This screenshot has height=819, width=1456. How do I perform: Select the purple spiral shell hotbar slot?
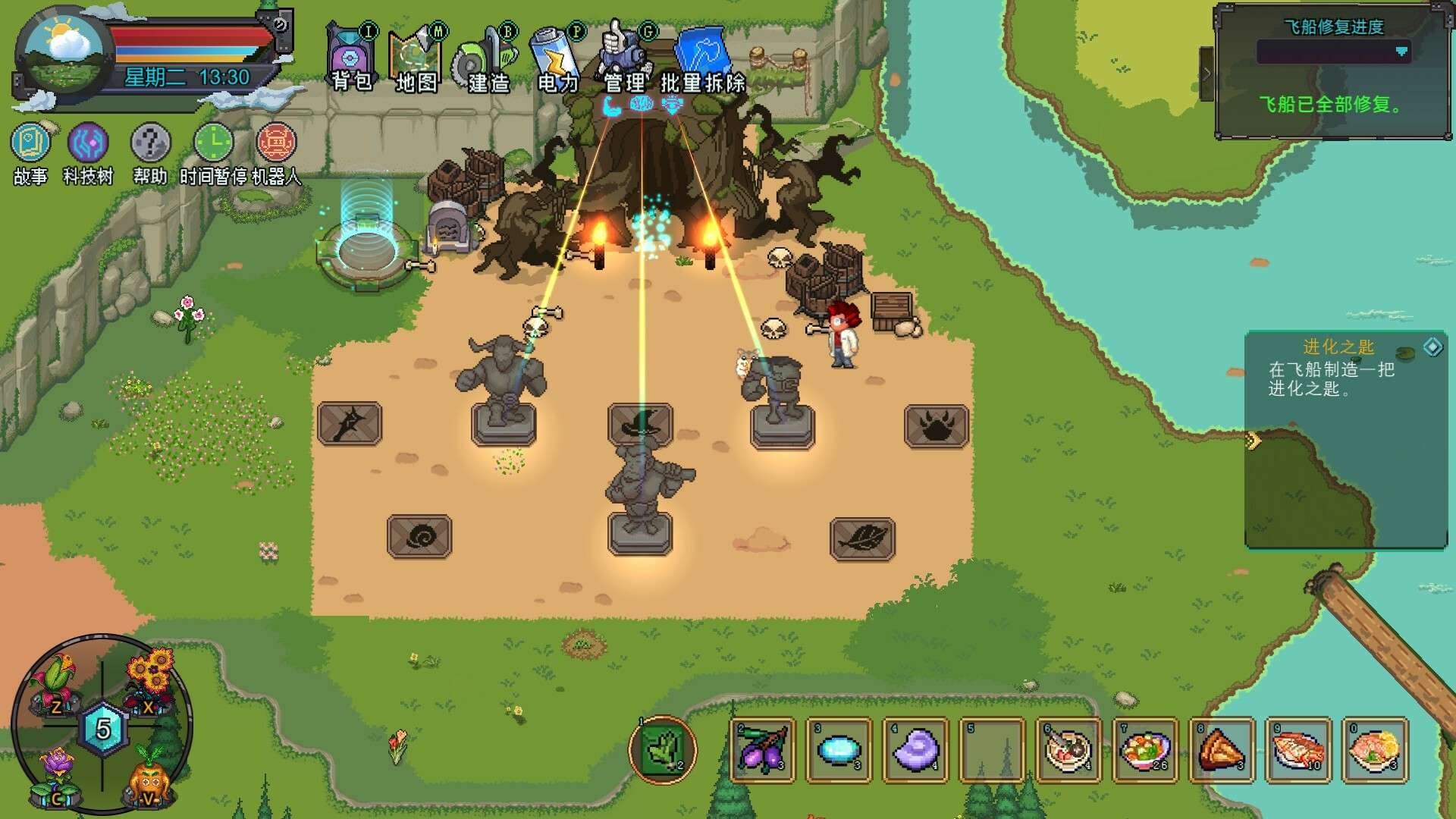915,749
